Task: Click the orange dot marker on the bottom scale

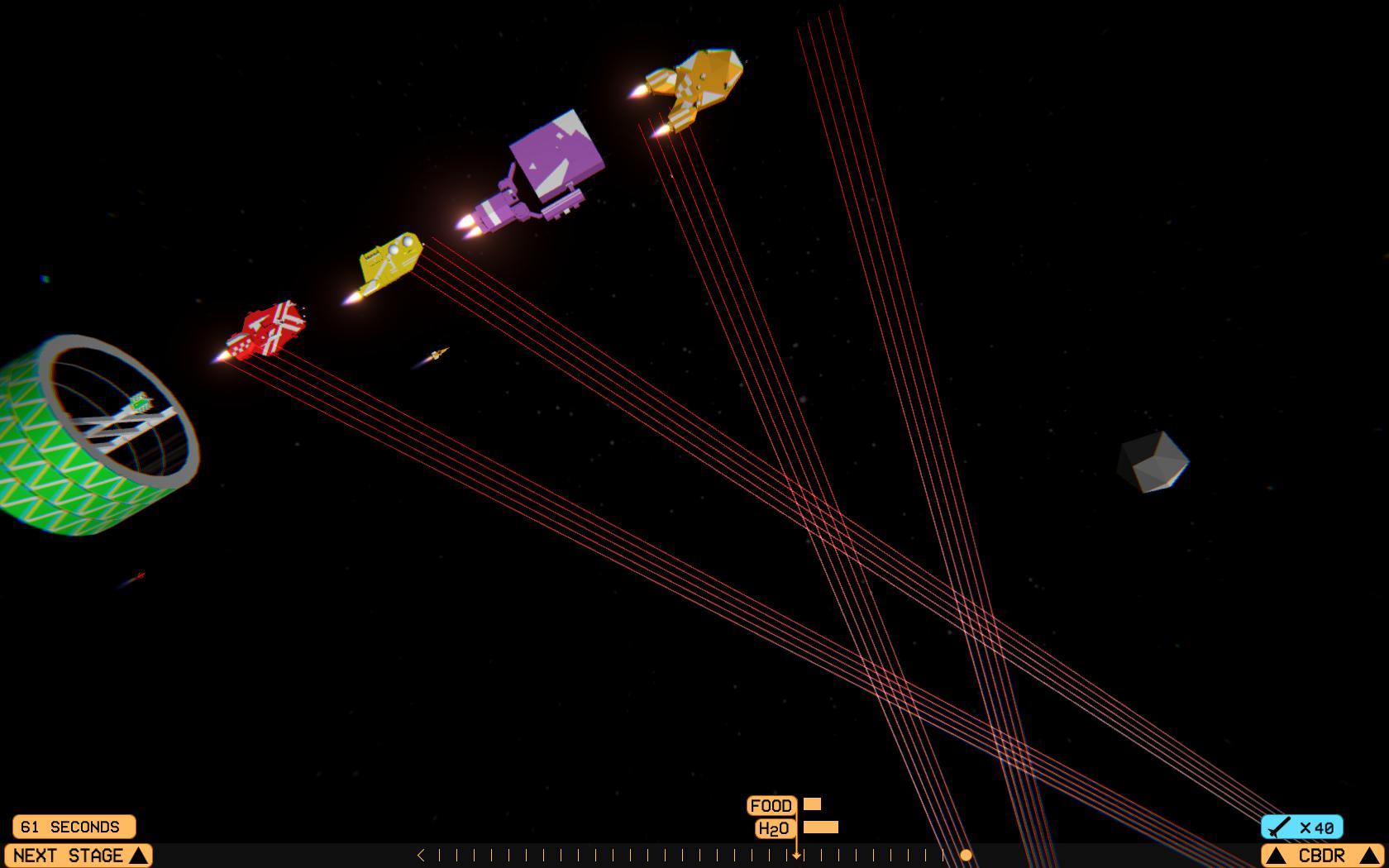Action: pos(966,856)
